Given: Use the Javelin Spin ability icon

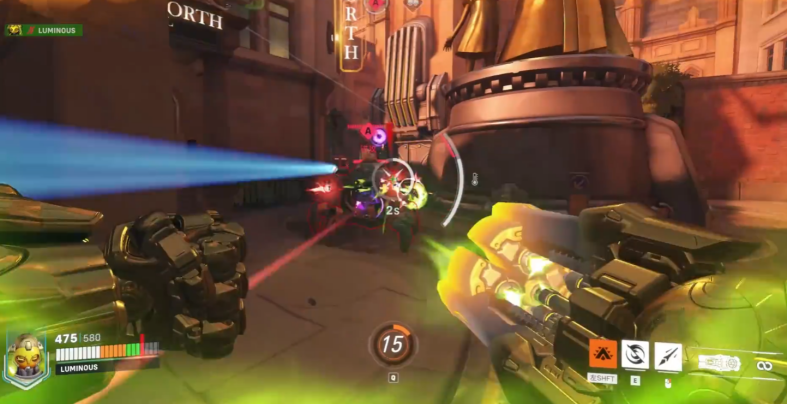Looking at the screenshot, I should point(635,354).
